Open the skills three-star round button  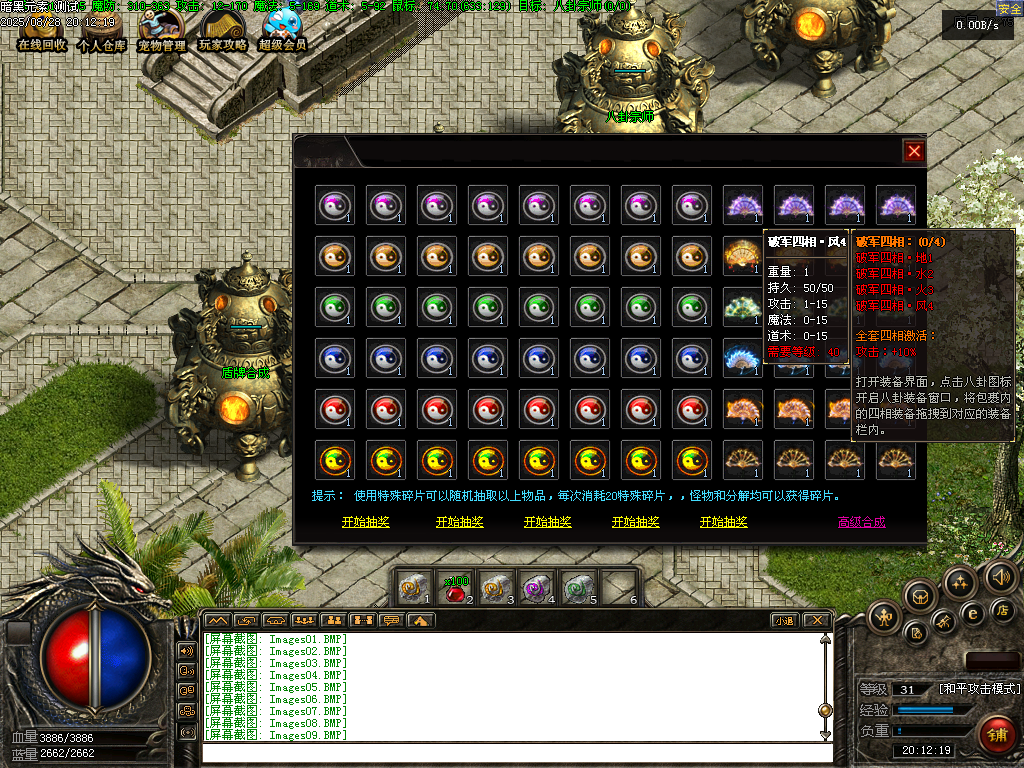coord(960,582)
